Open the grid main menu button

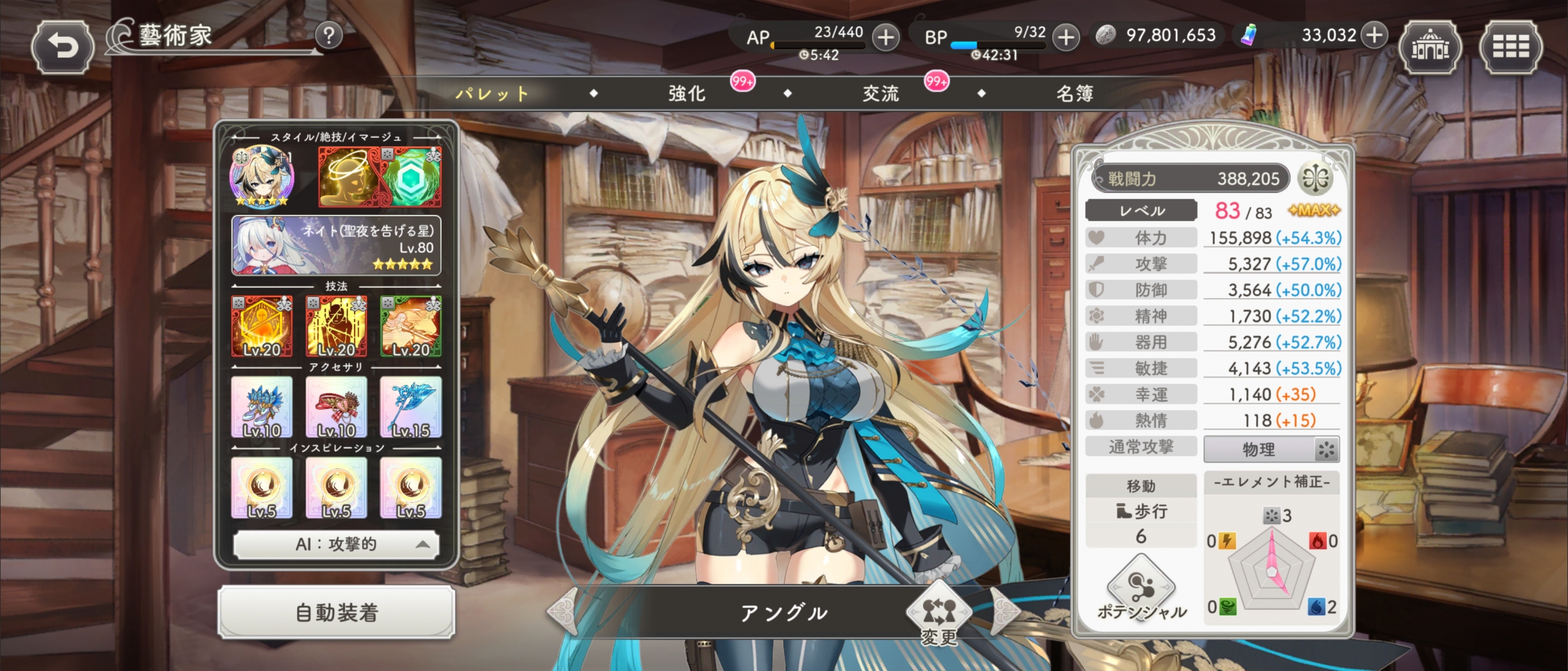(1511, 47)
